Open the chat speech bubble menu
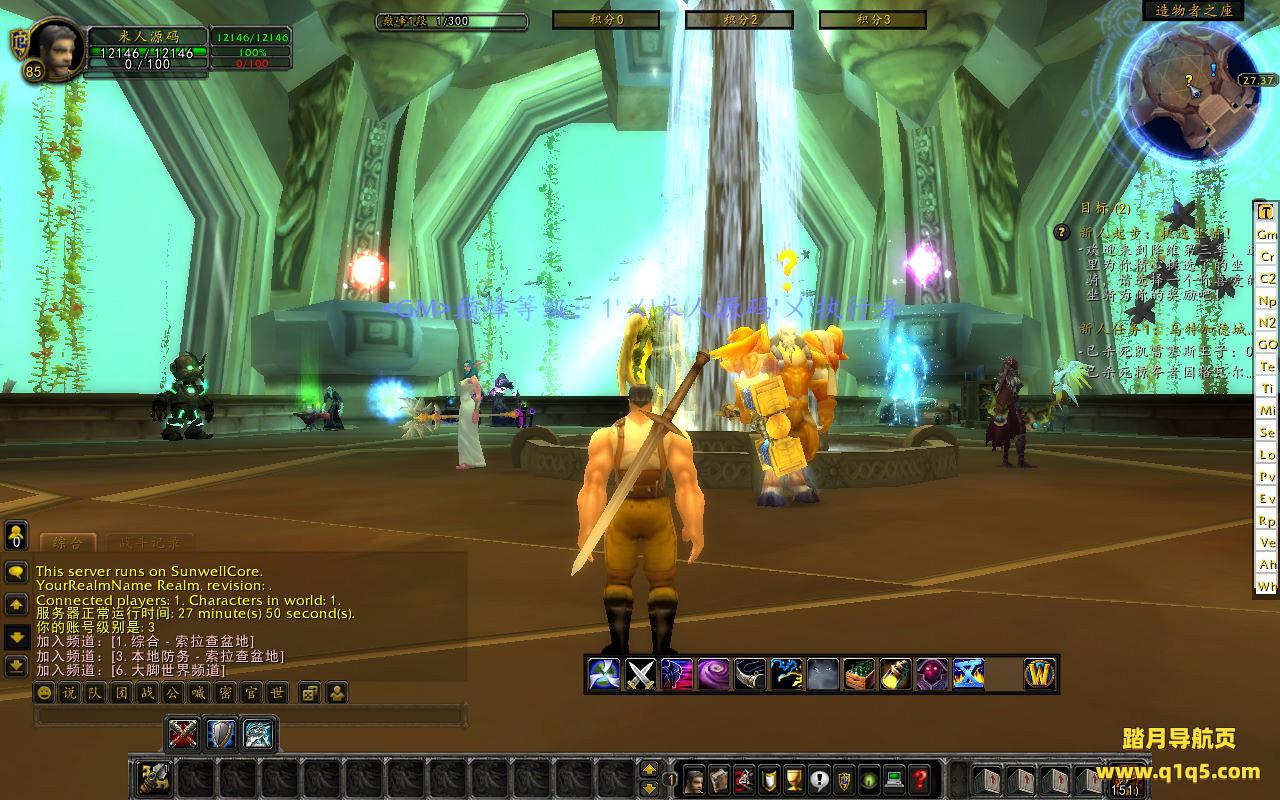 (x=16, y=572)
